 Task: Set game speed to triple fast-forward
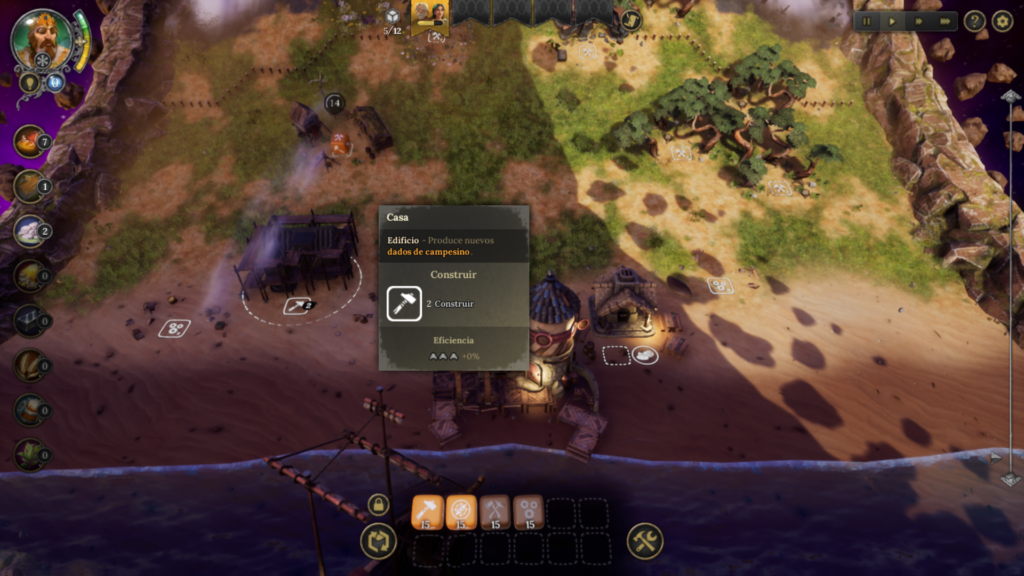tap(945, 21)
